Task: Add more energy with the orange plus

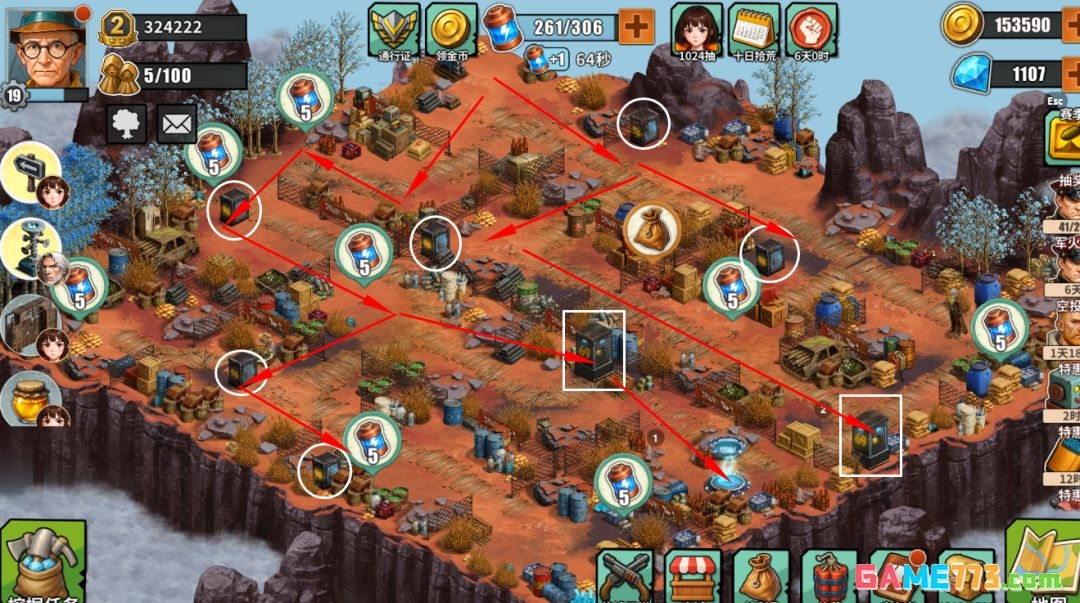Action: (x=636, y=26)
